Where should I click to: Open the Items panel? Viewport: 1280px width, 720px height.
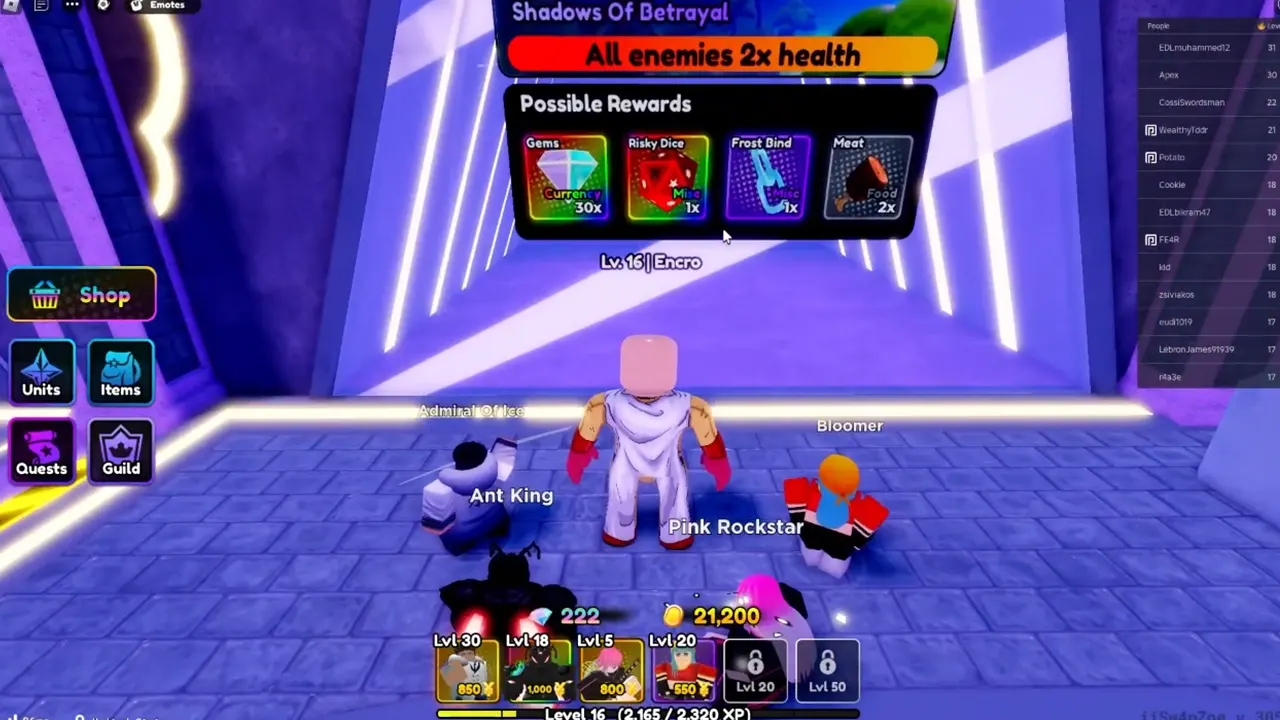[x=120, y=372]
